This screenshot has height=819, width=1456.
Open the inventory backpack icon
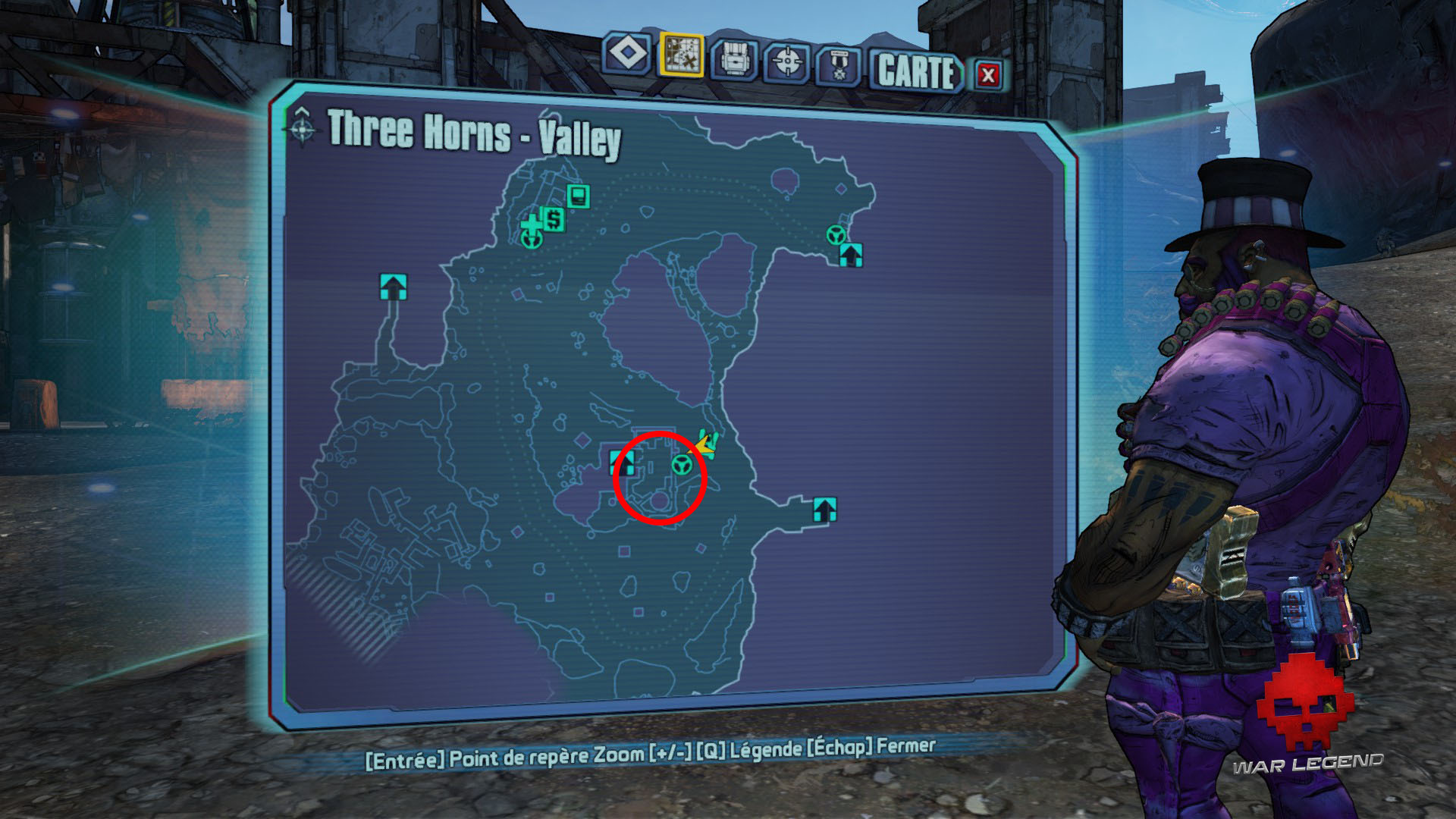click(x=733, y=56)
